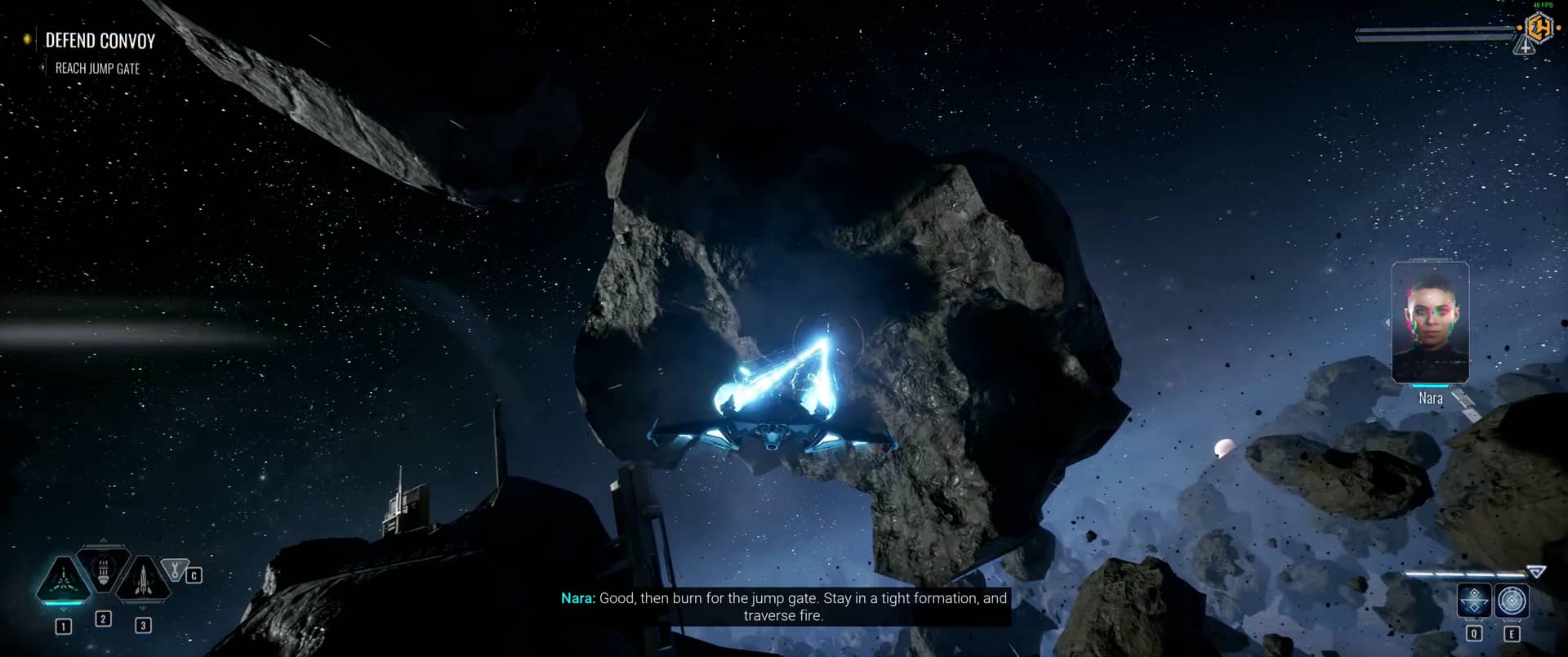Activate the wrench repair icon

(174, 569)
